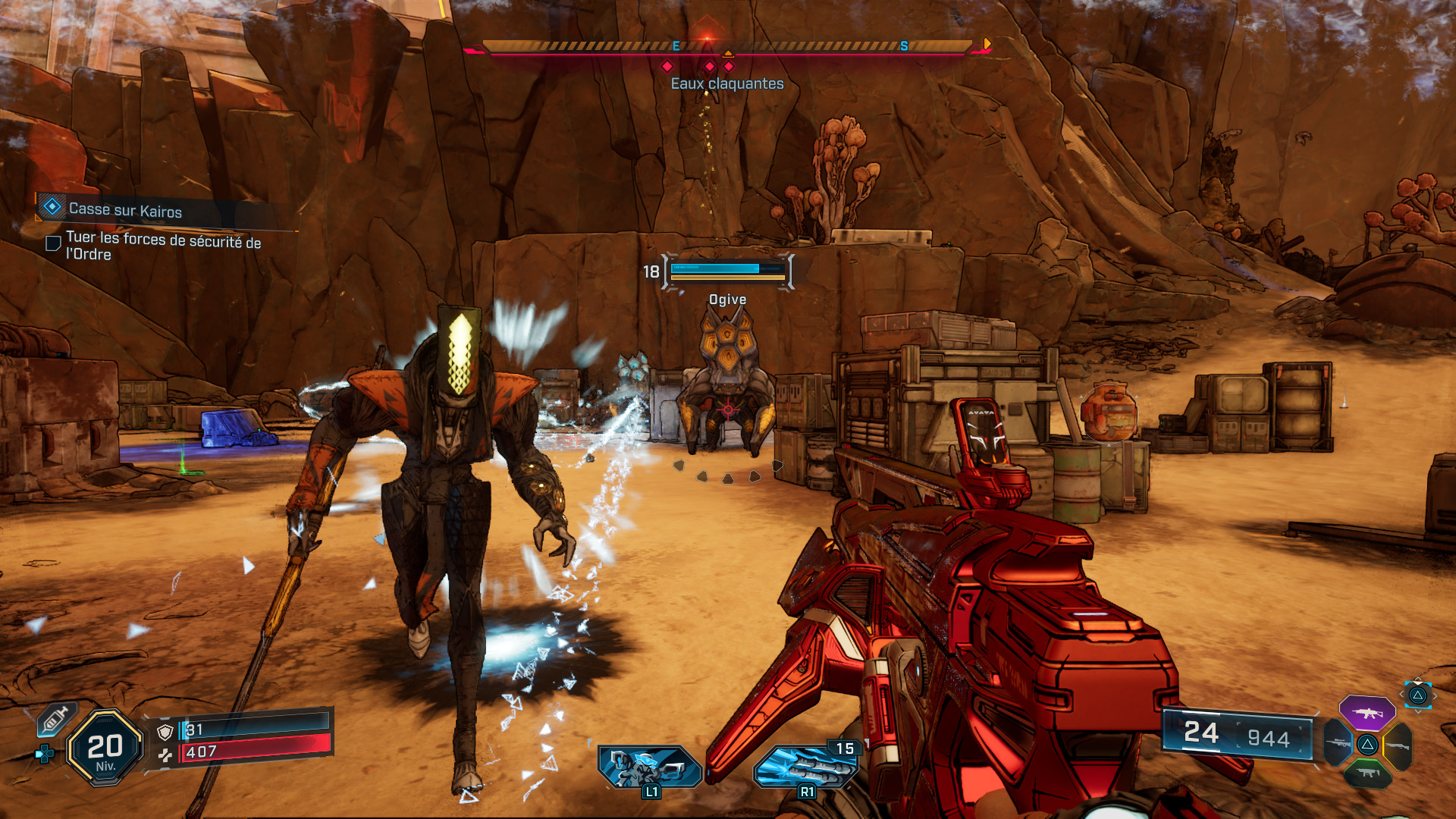
Task: Use the syringe repair kit icon
Action: (x=55, y=720)
